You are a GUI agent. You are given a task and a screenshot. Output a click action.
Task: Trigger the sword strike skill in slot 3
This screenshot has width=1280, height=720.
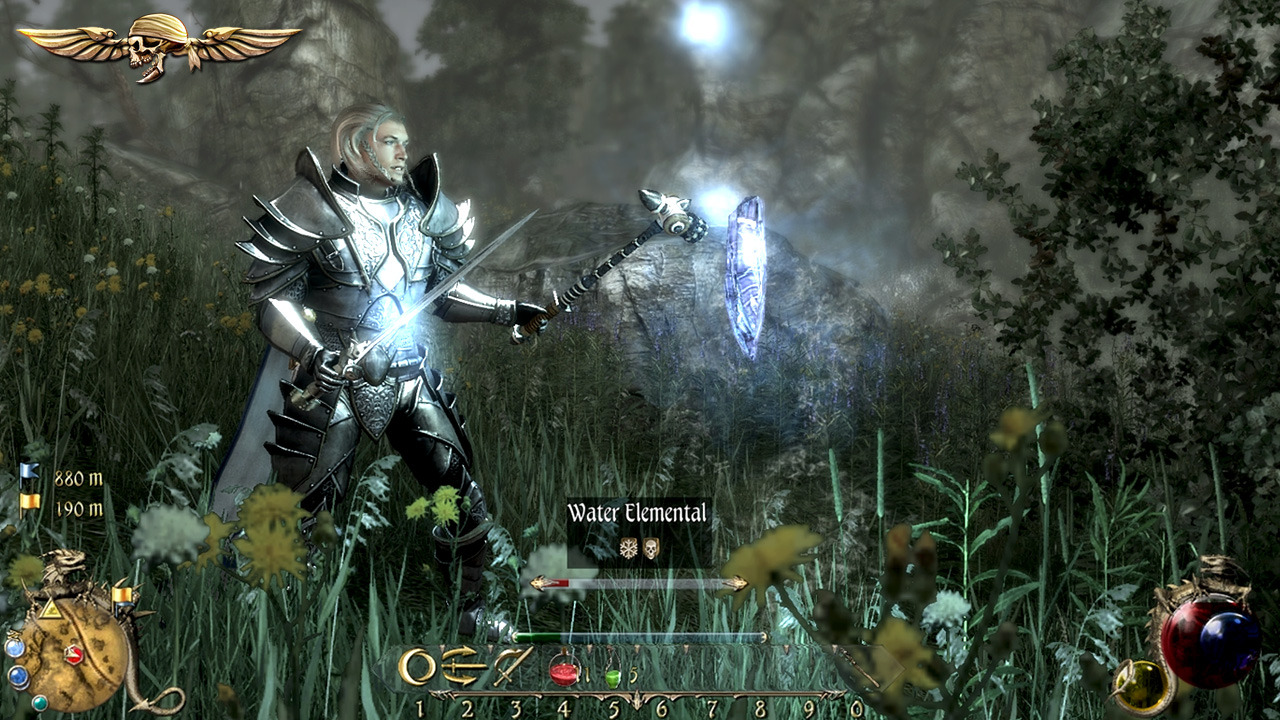pos(513,666)
